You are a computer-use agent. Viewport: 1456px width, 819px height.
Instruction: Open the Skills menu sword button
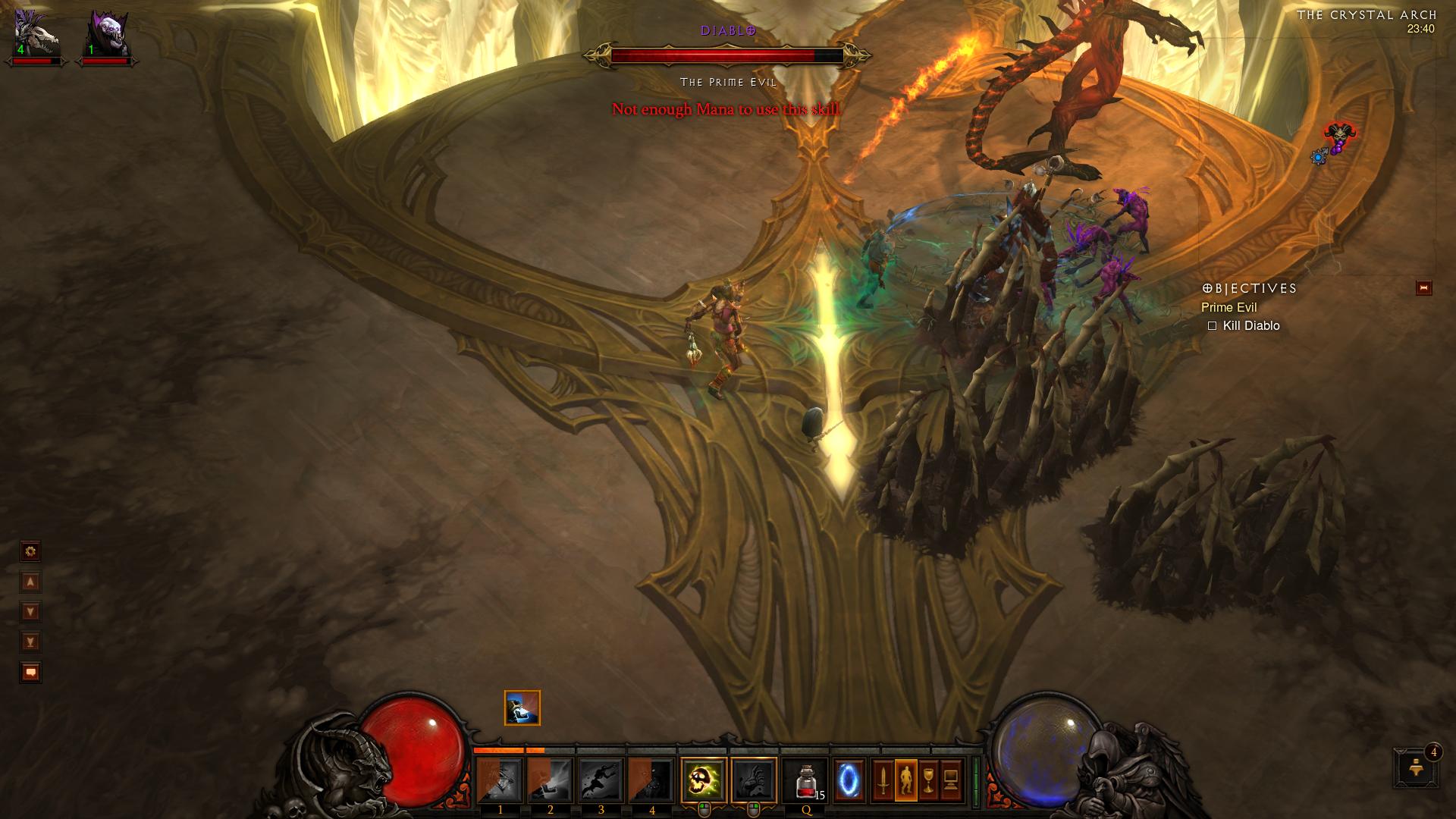tap(883, 780)
